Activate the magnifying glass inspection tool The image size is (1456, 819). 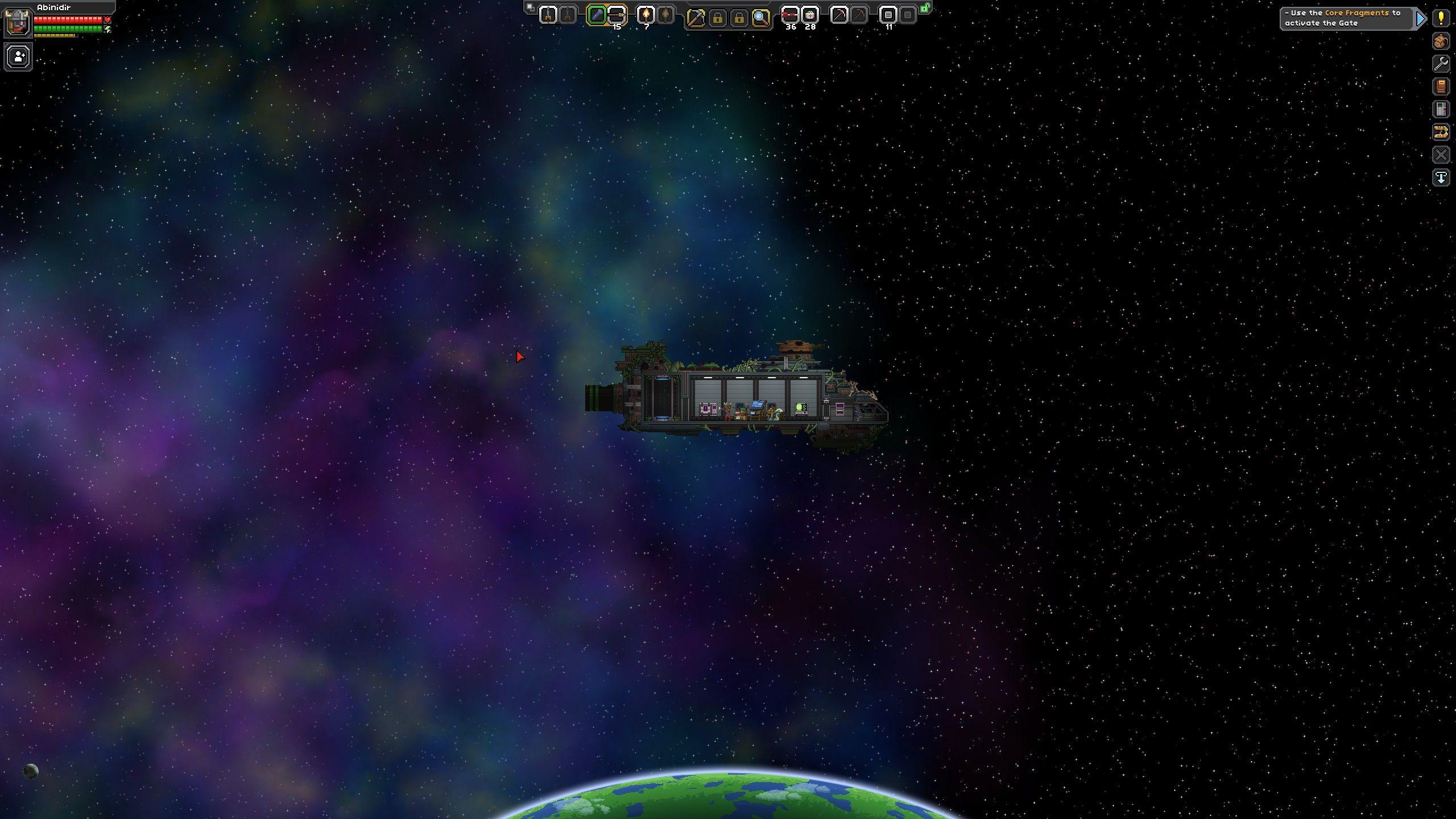point(762,17)
